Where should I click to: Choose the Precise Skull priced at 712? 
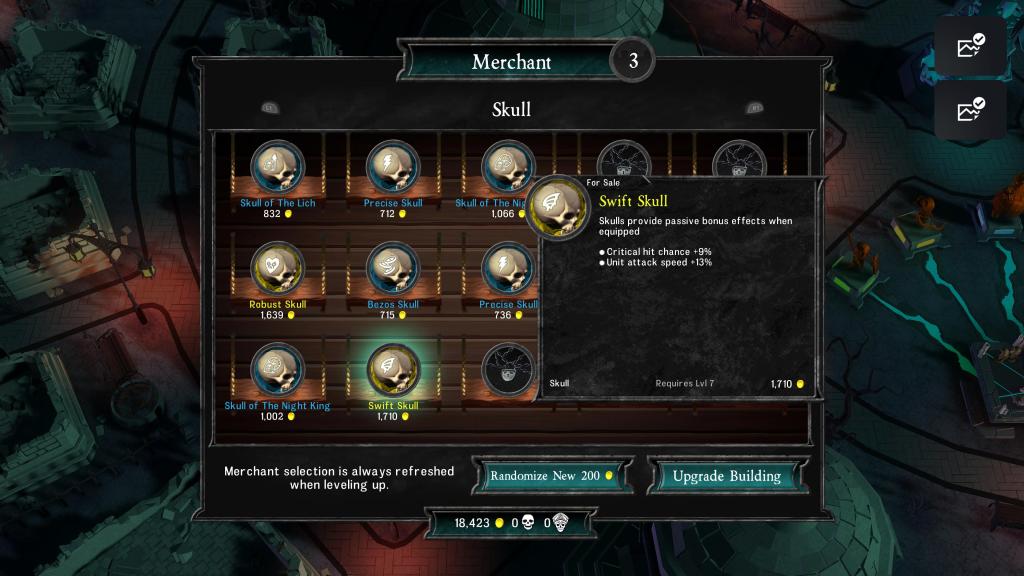point(393,167)
